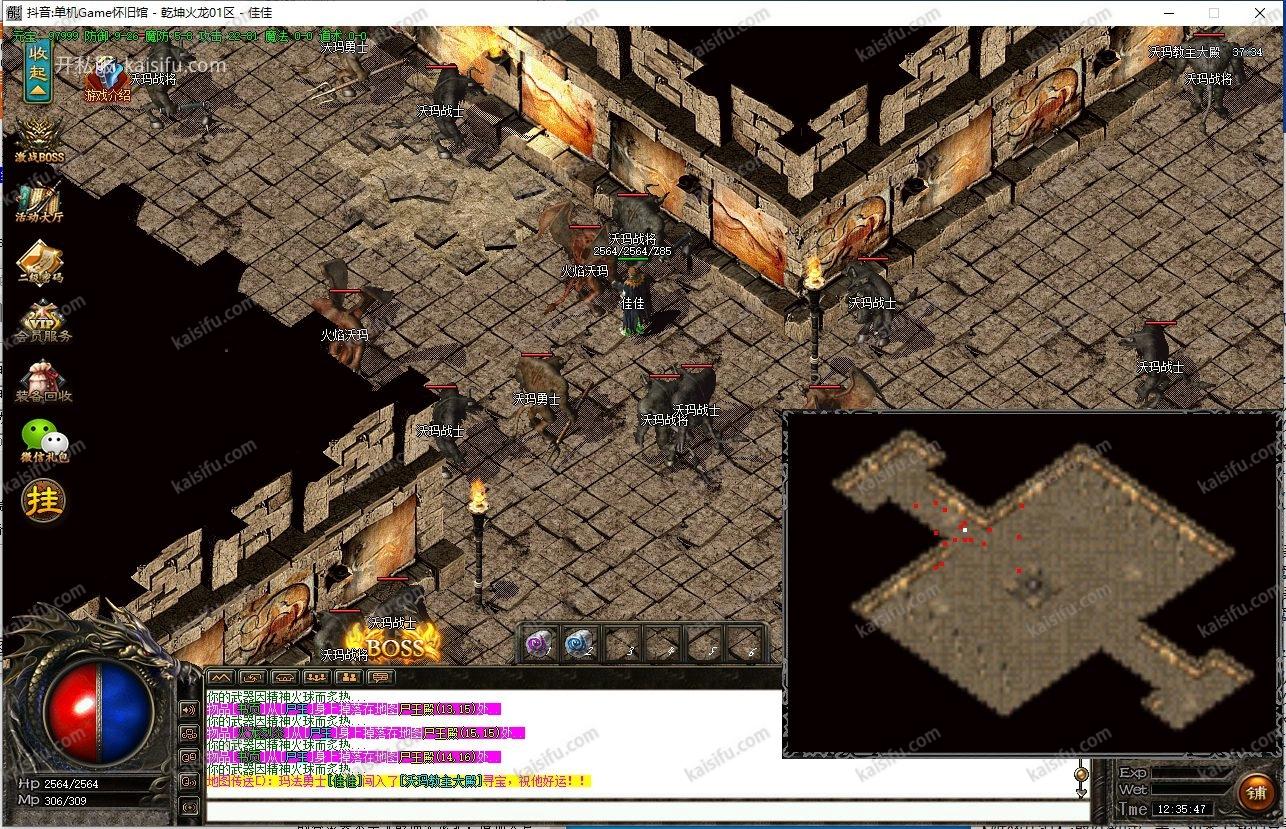Click the chat text input field

pos(640,809)
